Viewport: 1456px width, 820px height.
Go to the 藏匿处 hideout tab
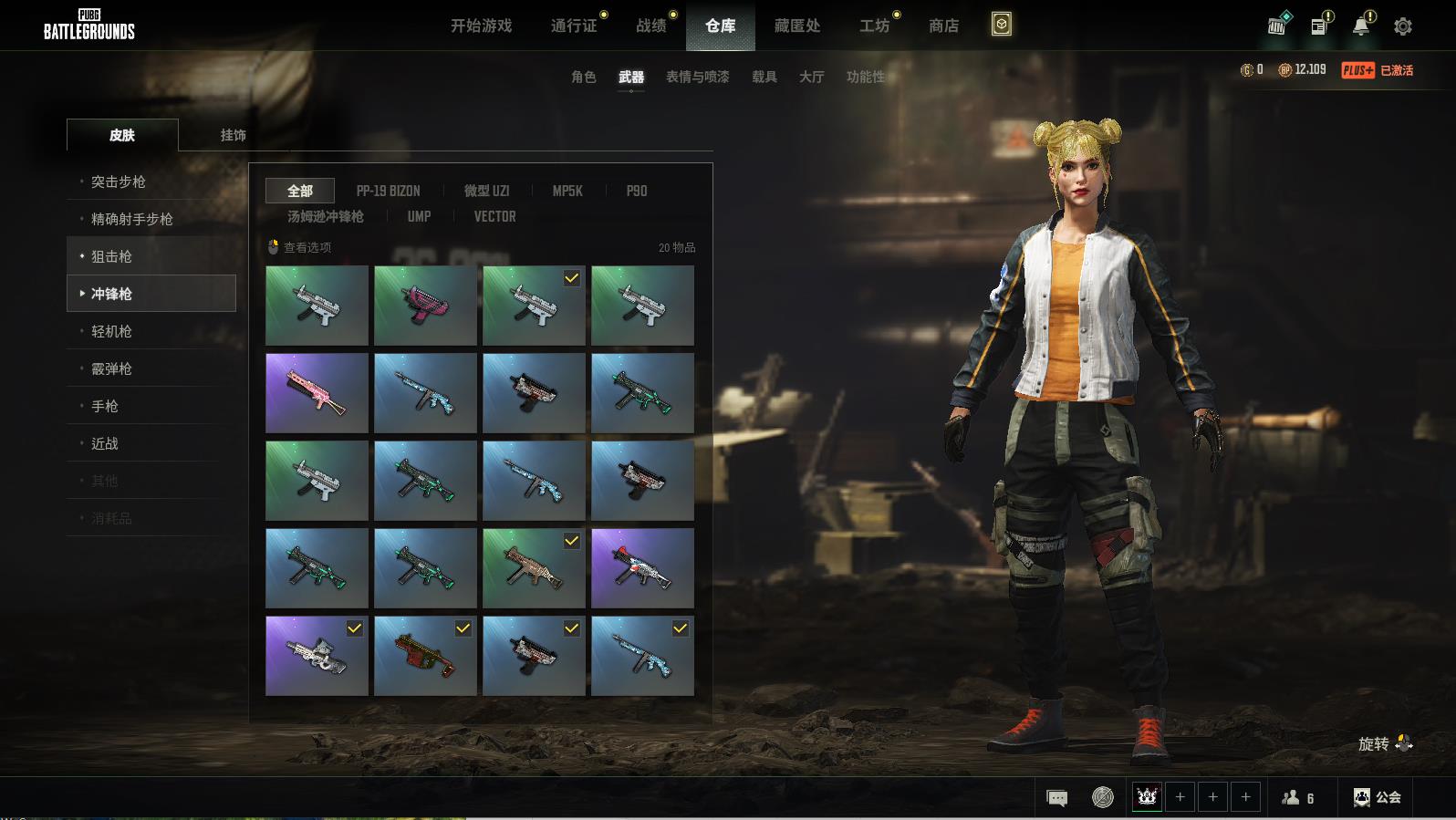click(x=797, y=26)
